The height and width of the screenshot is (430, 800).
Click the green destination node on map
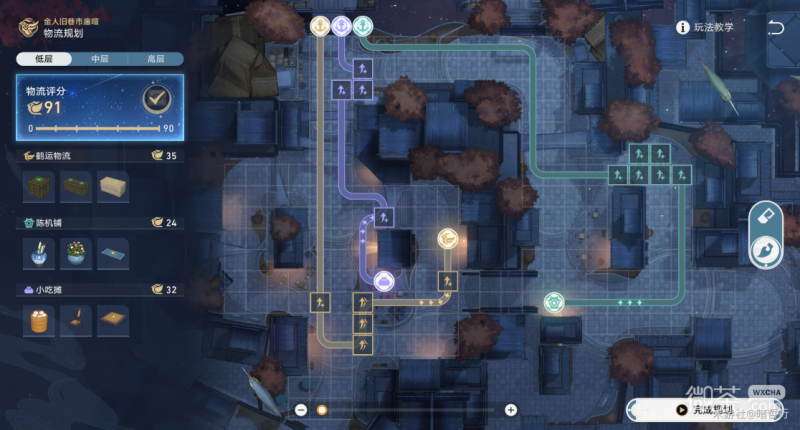(552, 302)
